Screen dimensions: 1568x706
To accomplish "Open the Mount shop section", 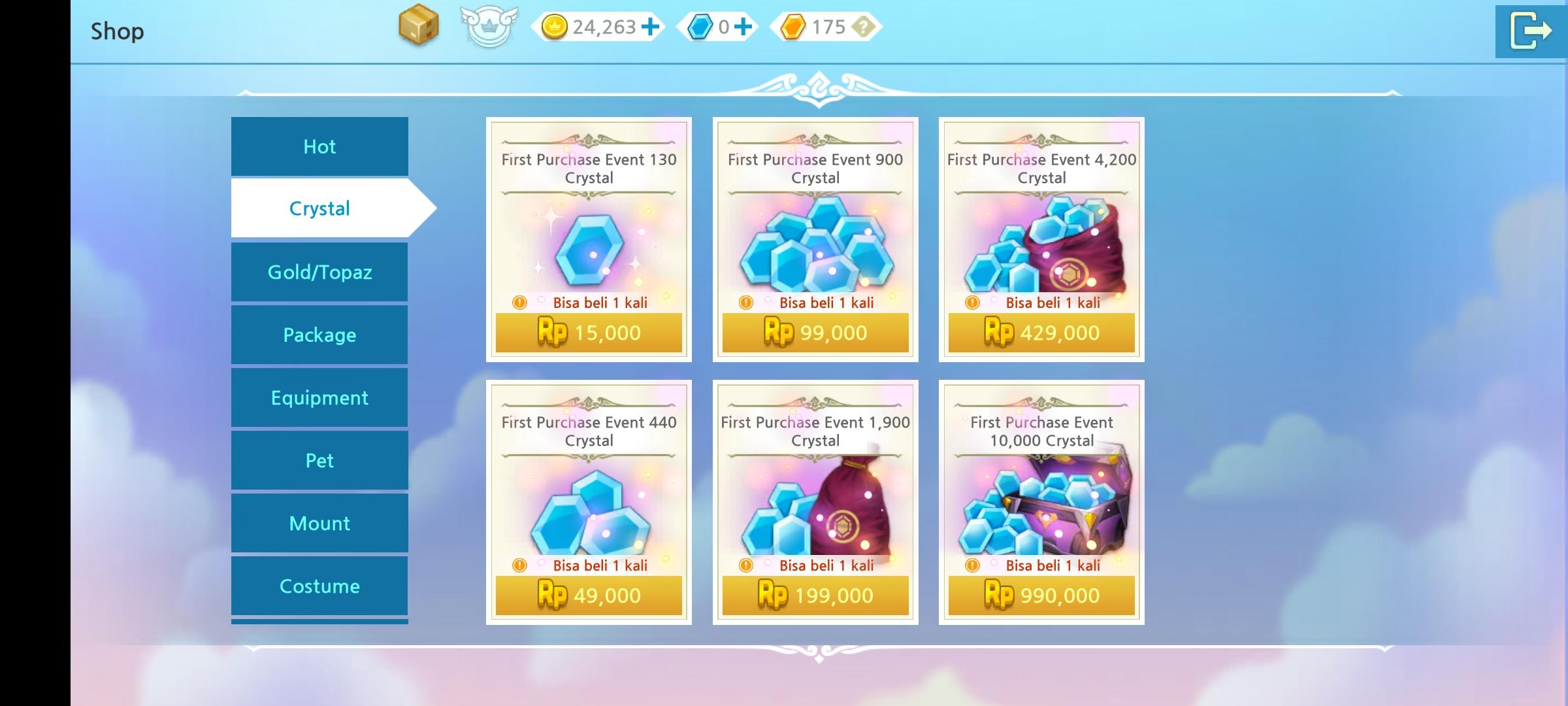I will click(319, 523).
